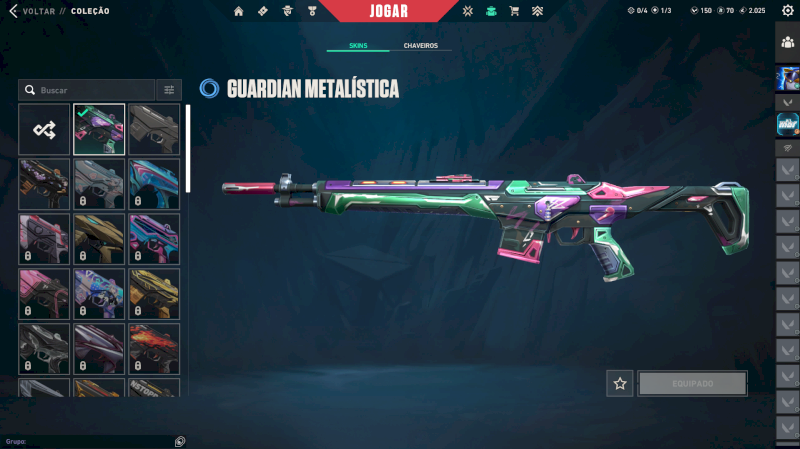Open the settings gear icon
Viewport: 800px width, 449px height.
[787, 10]
